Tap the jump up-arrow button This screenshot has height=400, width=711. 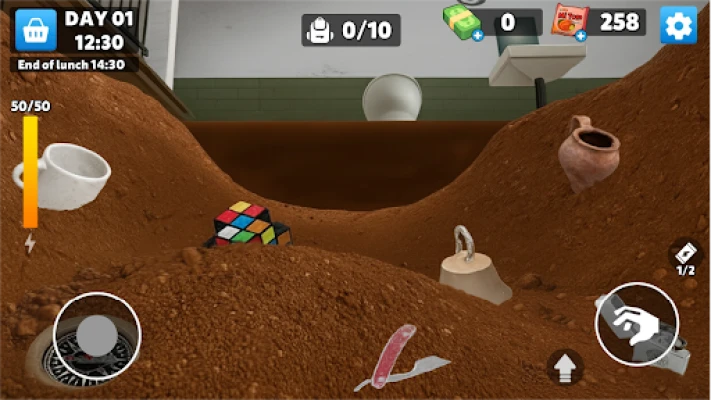pyautogui.click(x=565, y=366)
